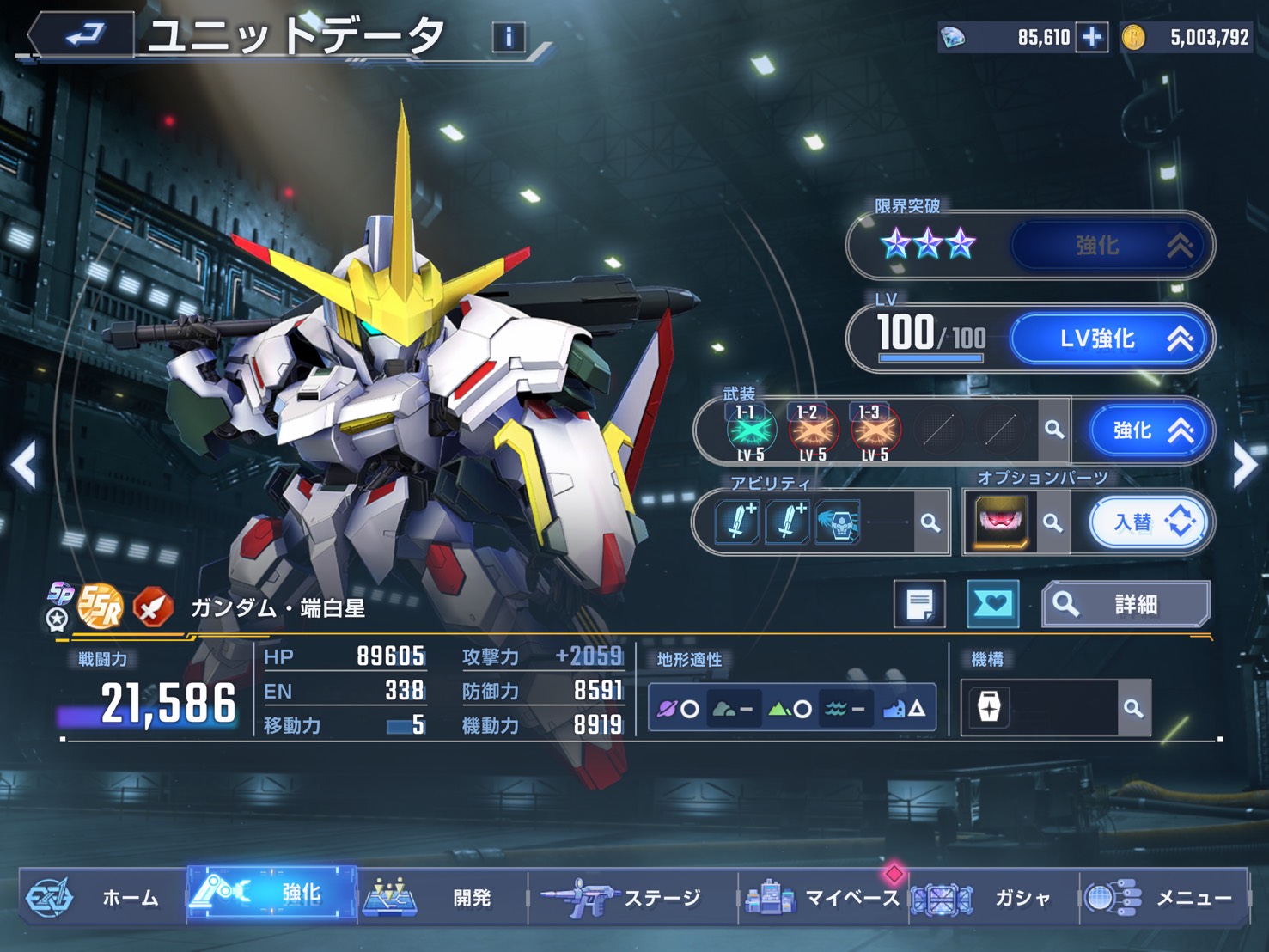This screenshot has height=952, width=1269.
Task: Show unit details with the 詳細 button
Action: pos(1127,605)
